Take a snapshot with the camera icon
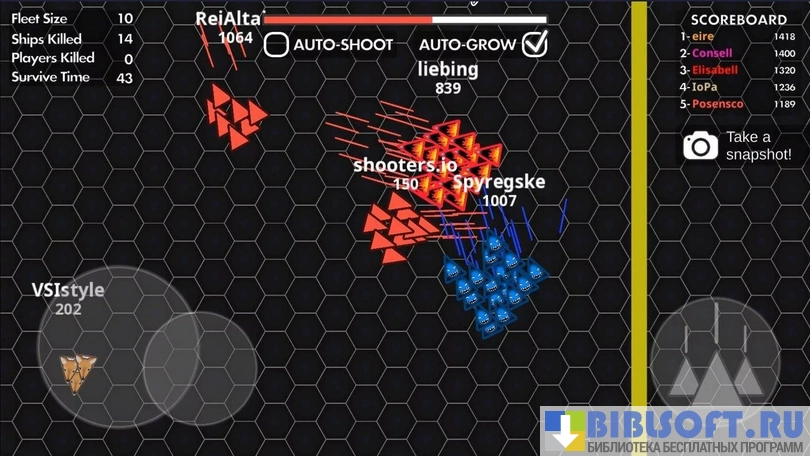The height and width of the screenshot is (456, 810). pos(701,146)
